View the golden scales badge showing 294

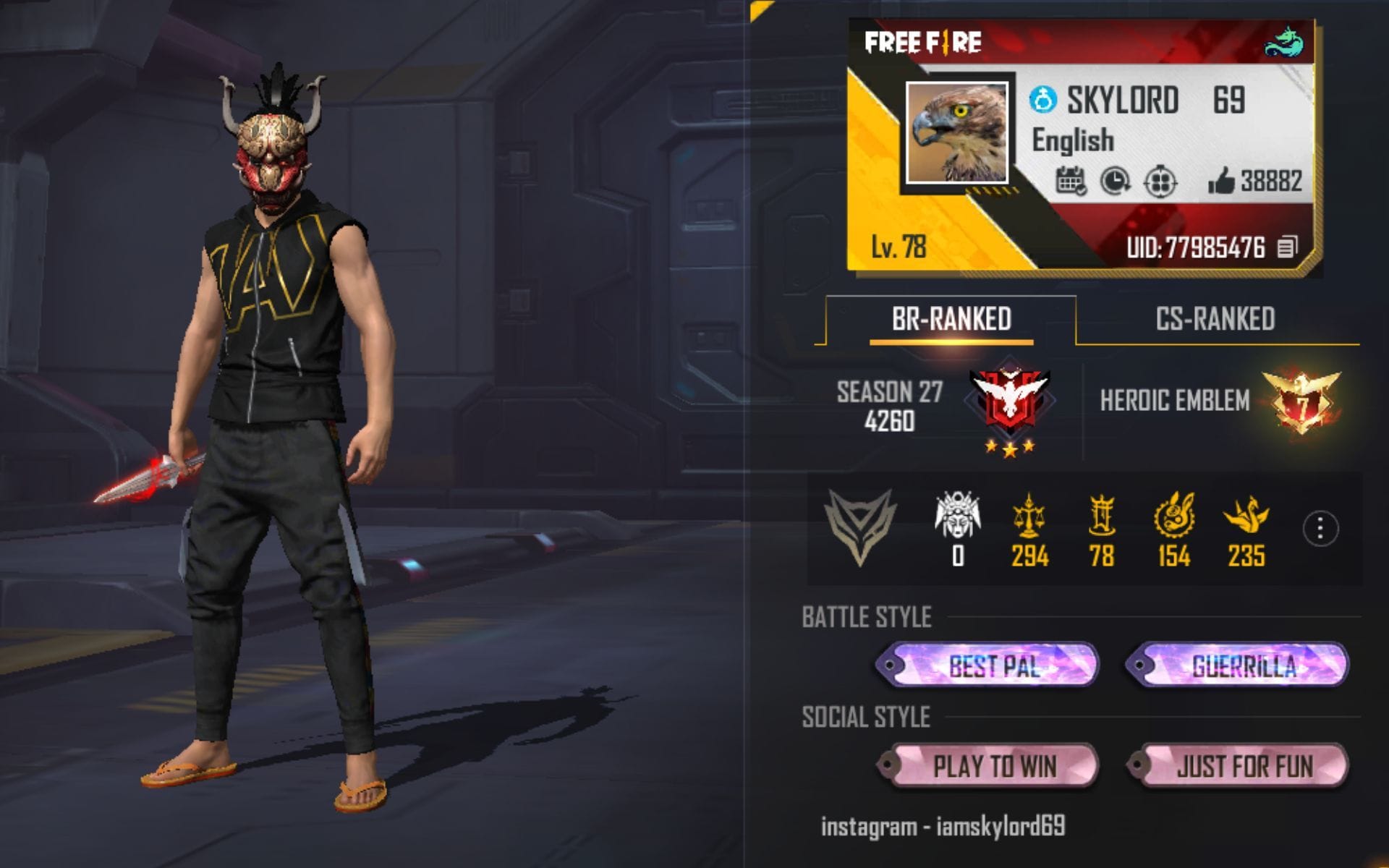pos(1029,516)
